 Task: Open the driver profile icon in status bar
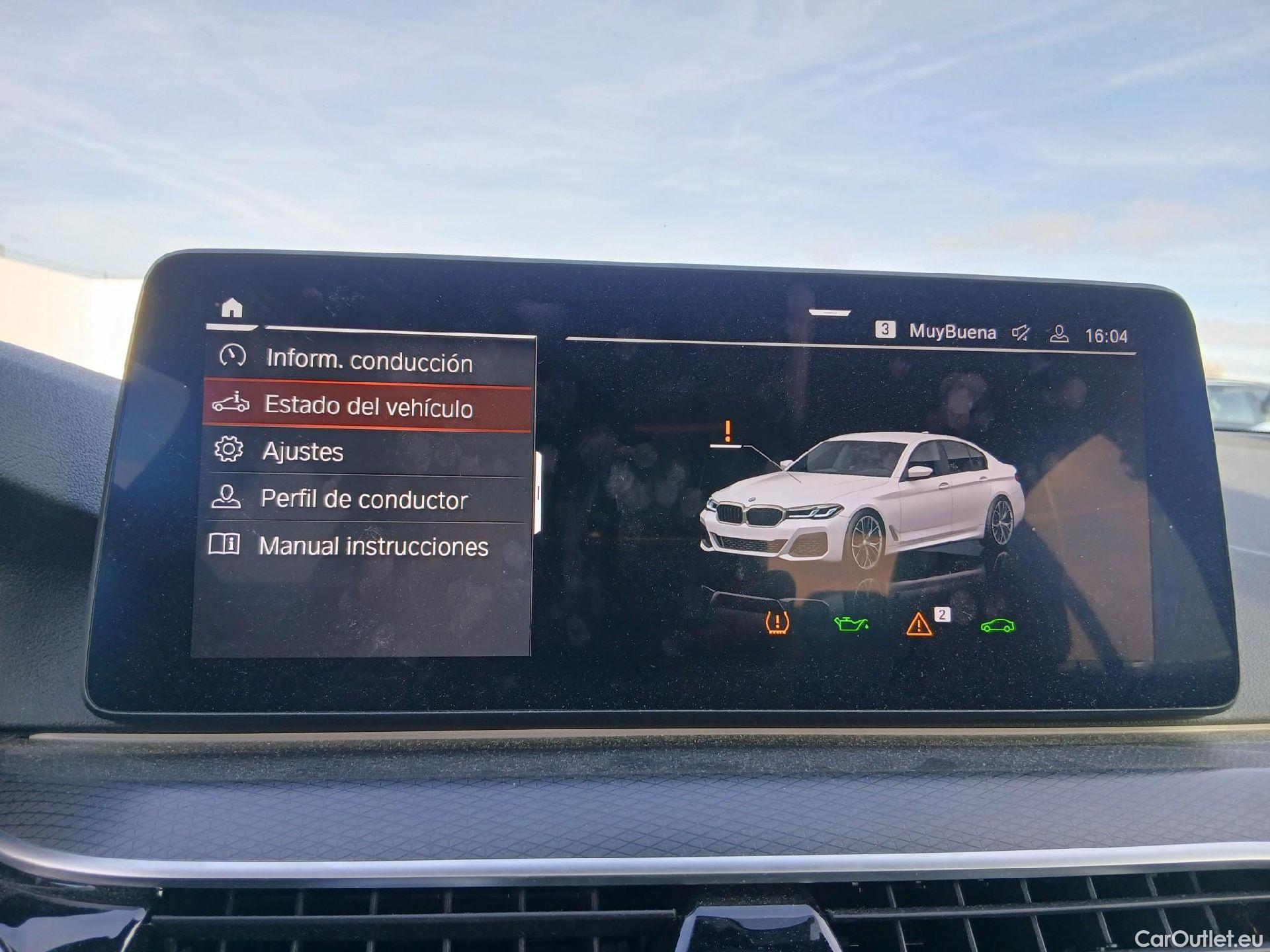click(x=1059, y=335)
